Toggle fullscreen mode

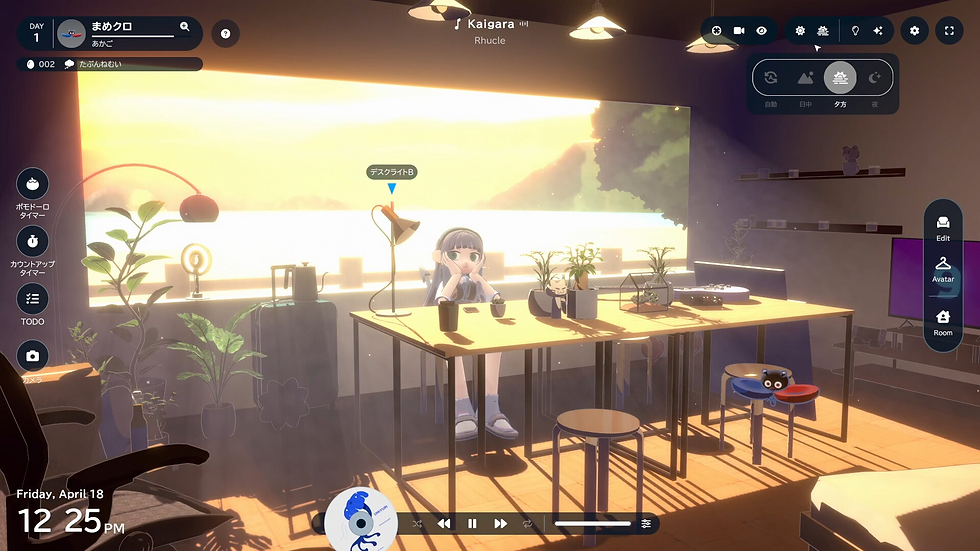pyautogui.click(x=949, y=31)
